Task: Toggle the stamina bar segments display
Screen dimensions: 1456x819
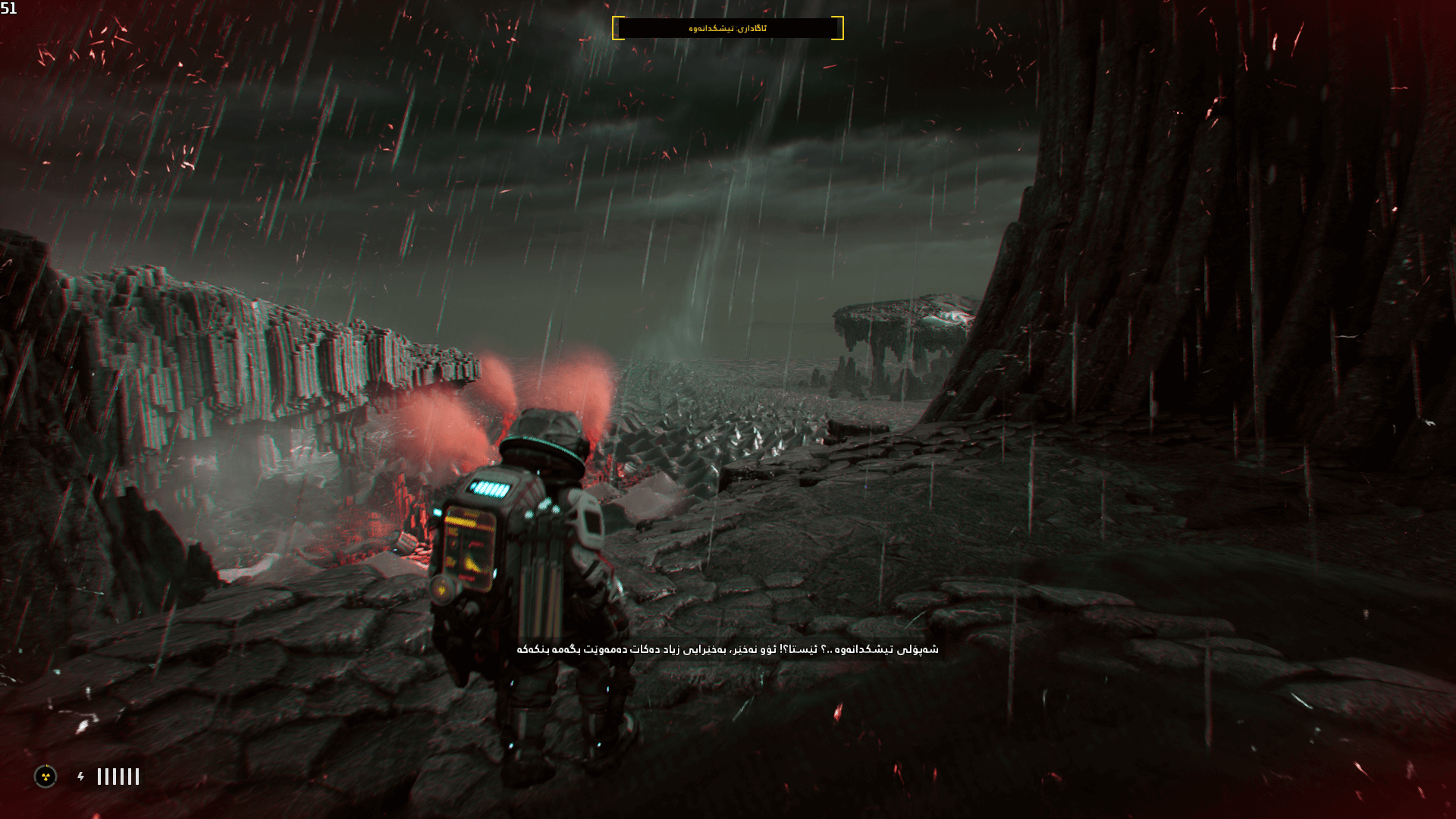Action: point(118,777)
